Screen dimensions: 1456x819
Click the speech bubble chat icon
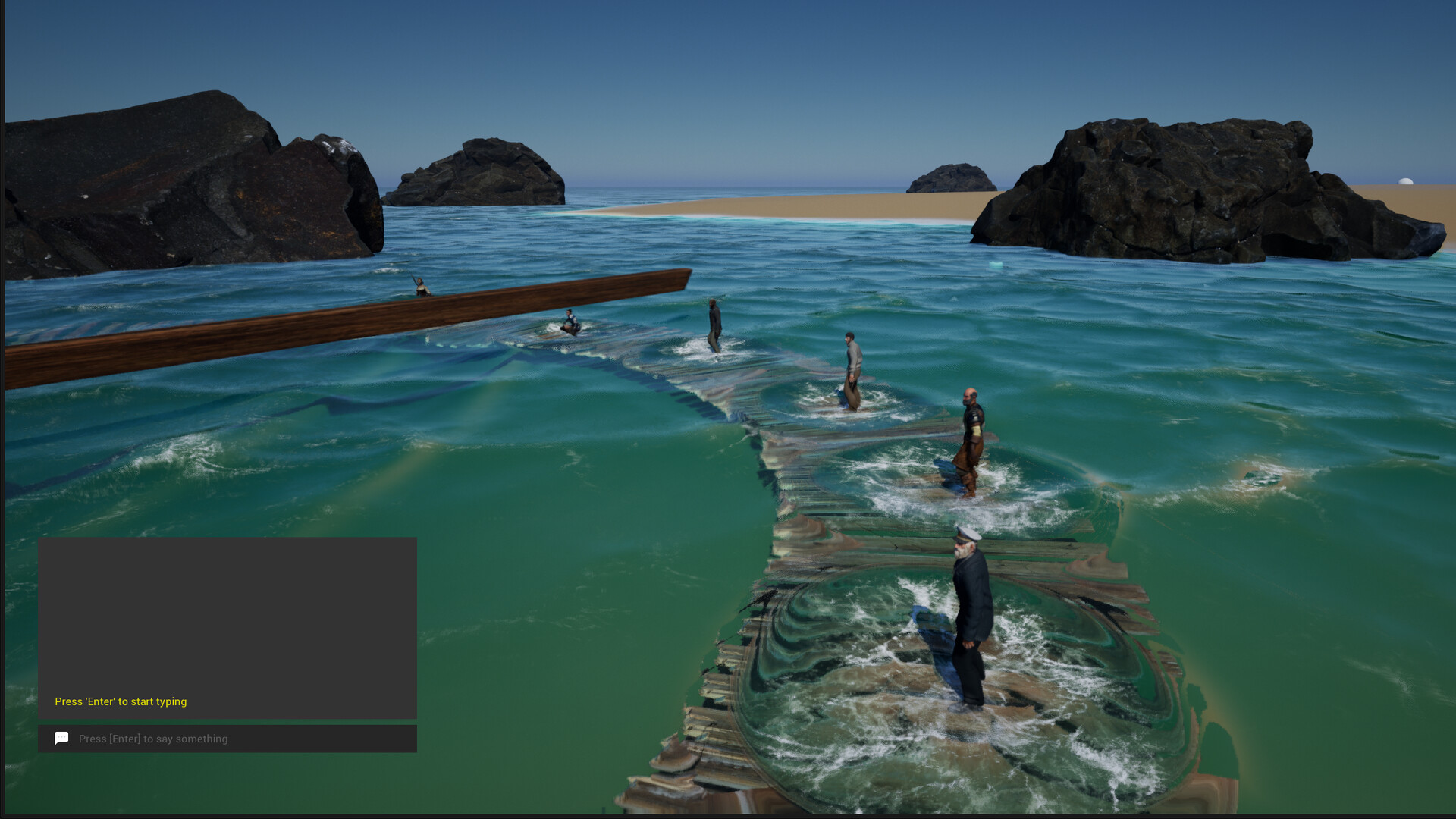tap(61, 738)
